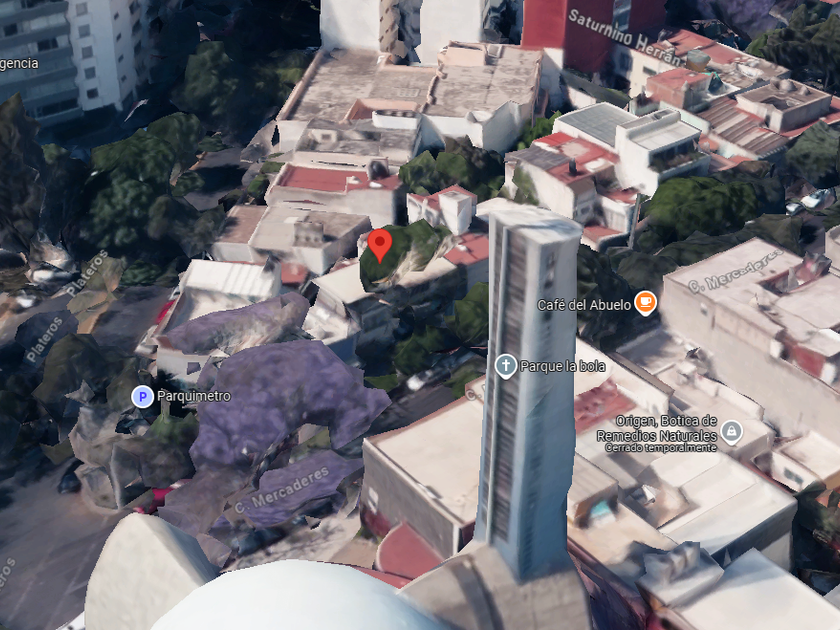Open the Café del Abuelo place marker
This screenshot has width=840, height=630.
pos(646,302)
